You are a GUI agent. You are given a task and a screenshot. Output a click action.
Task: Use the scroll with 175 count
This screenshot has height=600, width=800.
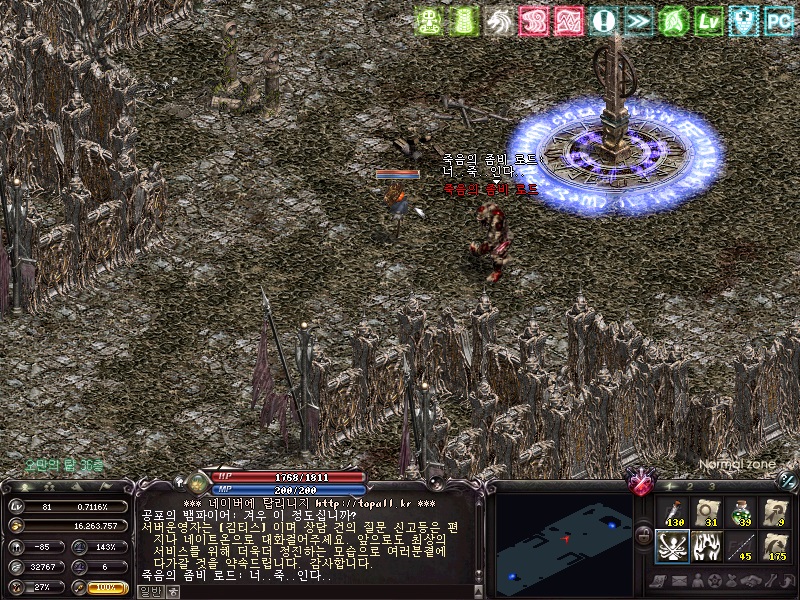pyautogui.click(x=775, y=547)
